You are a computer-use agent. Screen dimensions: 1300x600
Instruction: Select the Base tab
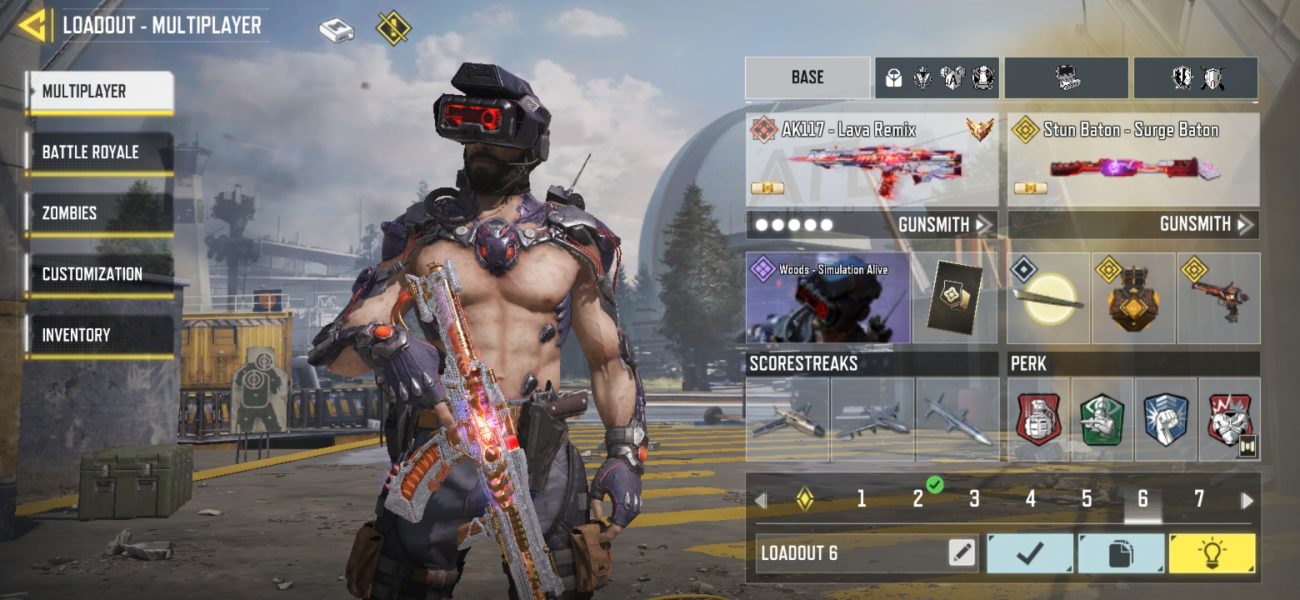pyautogui.click(x=807, y=77)
